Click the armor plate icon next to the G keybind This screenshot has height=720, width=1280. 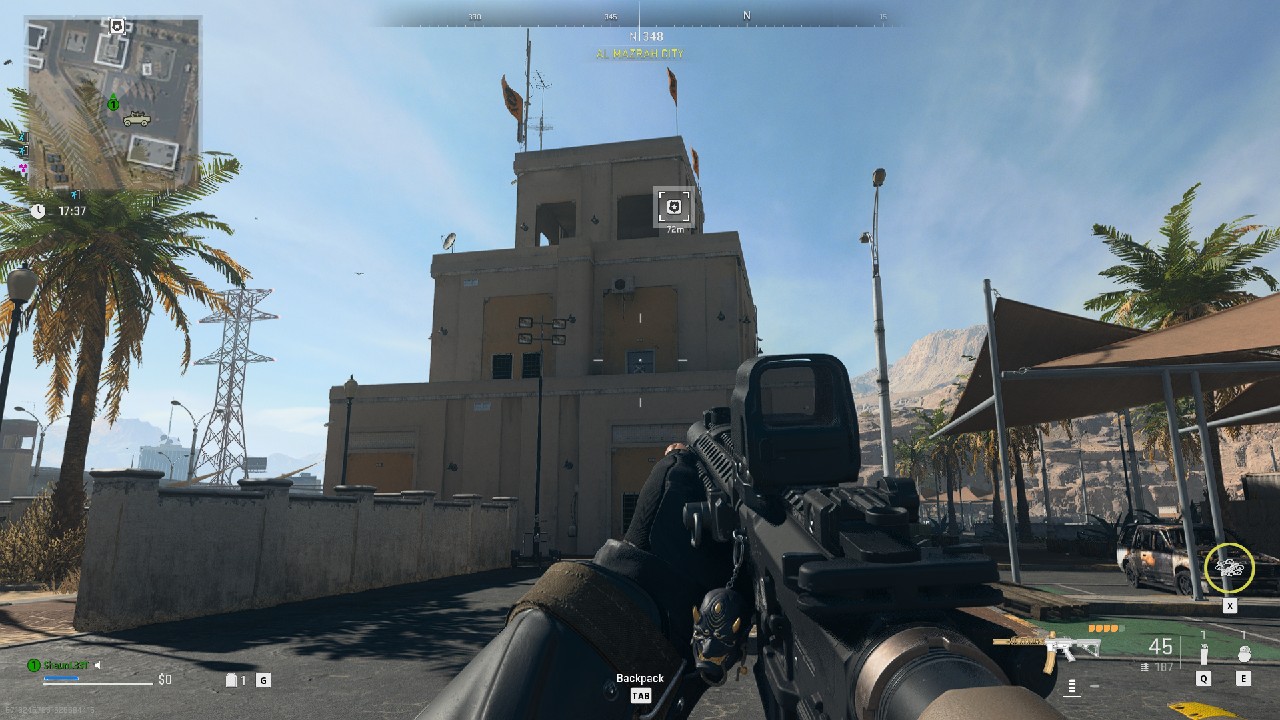pos(231,678)
